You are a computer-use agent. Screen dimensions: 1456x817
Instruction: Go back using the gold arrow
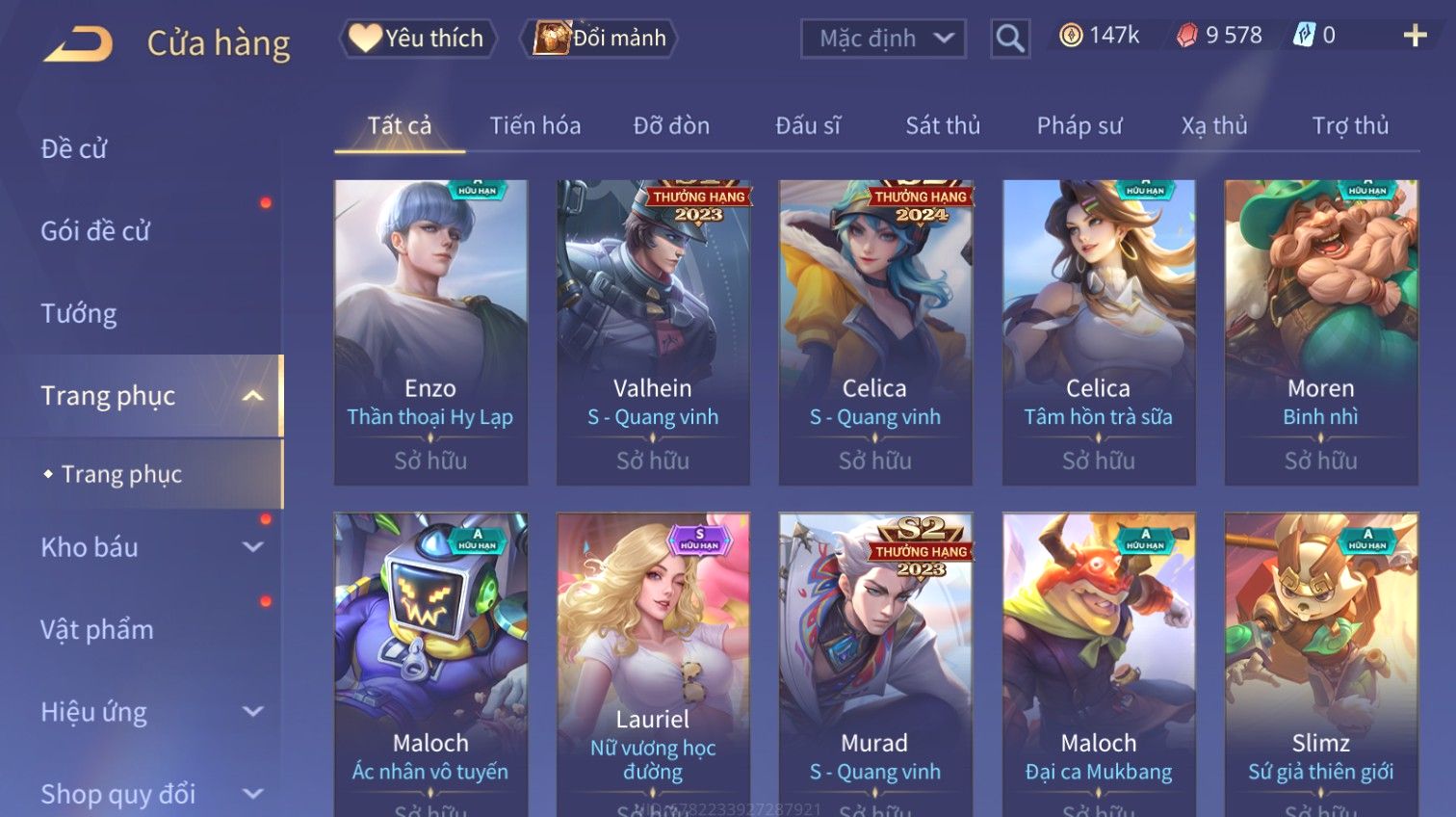tap(78, 44)
